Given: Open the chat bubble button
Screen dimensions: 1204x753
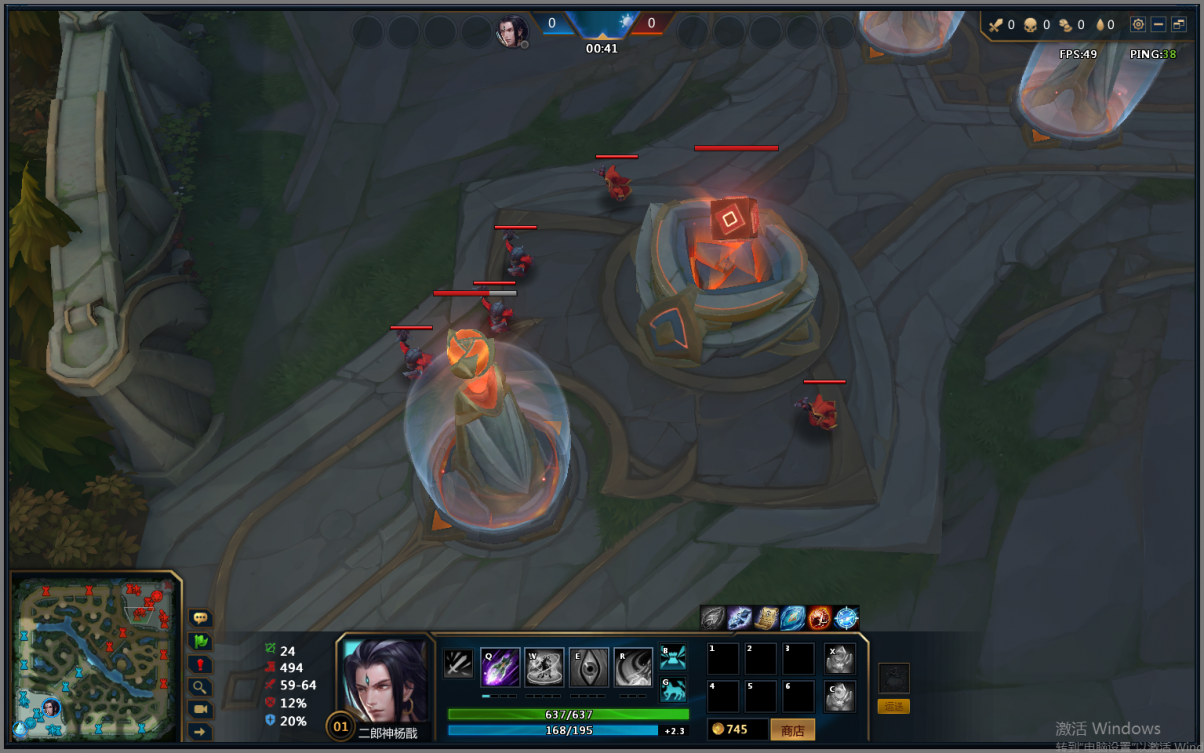Looking at the screenshot, I should pos(200,619).
